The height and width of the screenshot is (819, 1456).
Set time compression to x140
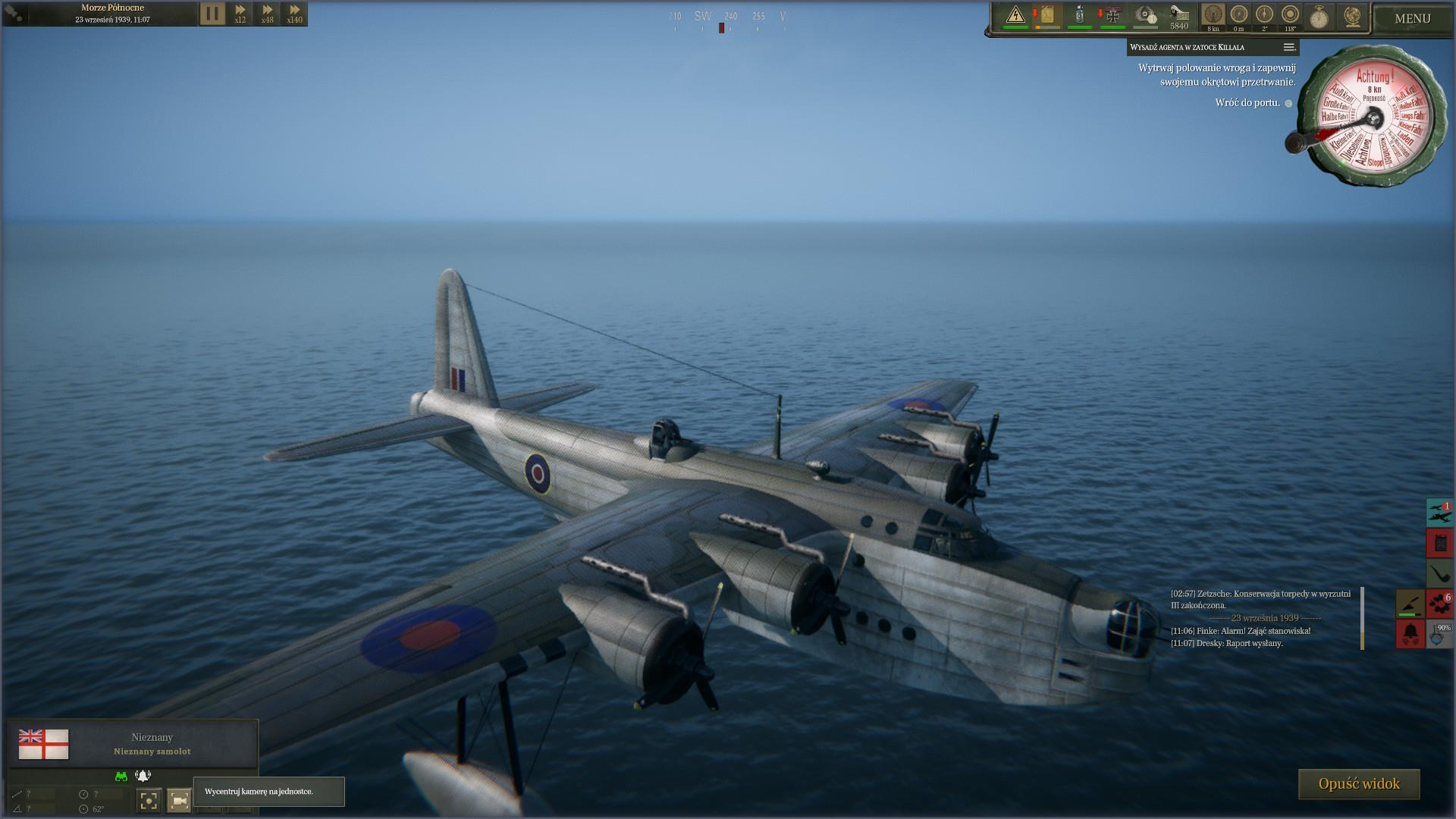tap(294, 14)
